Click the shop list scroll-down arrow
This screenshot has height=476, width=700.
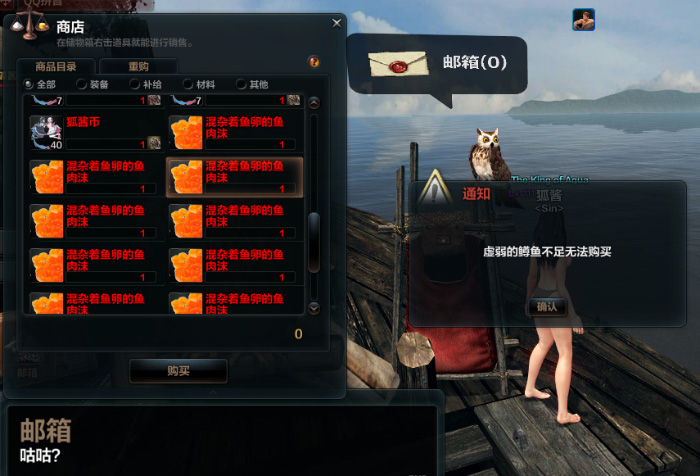(x=313, y=307)
